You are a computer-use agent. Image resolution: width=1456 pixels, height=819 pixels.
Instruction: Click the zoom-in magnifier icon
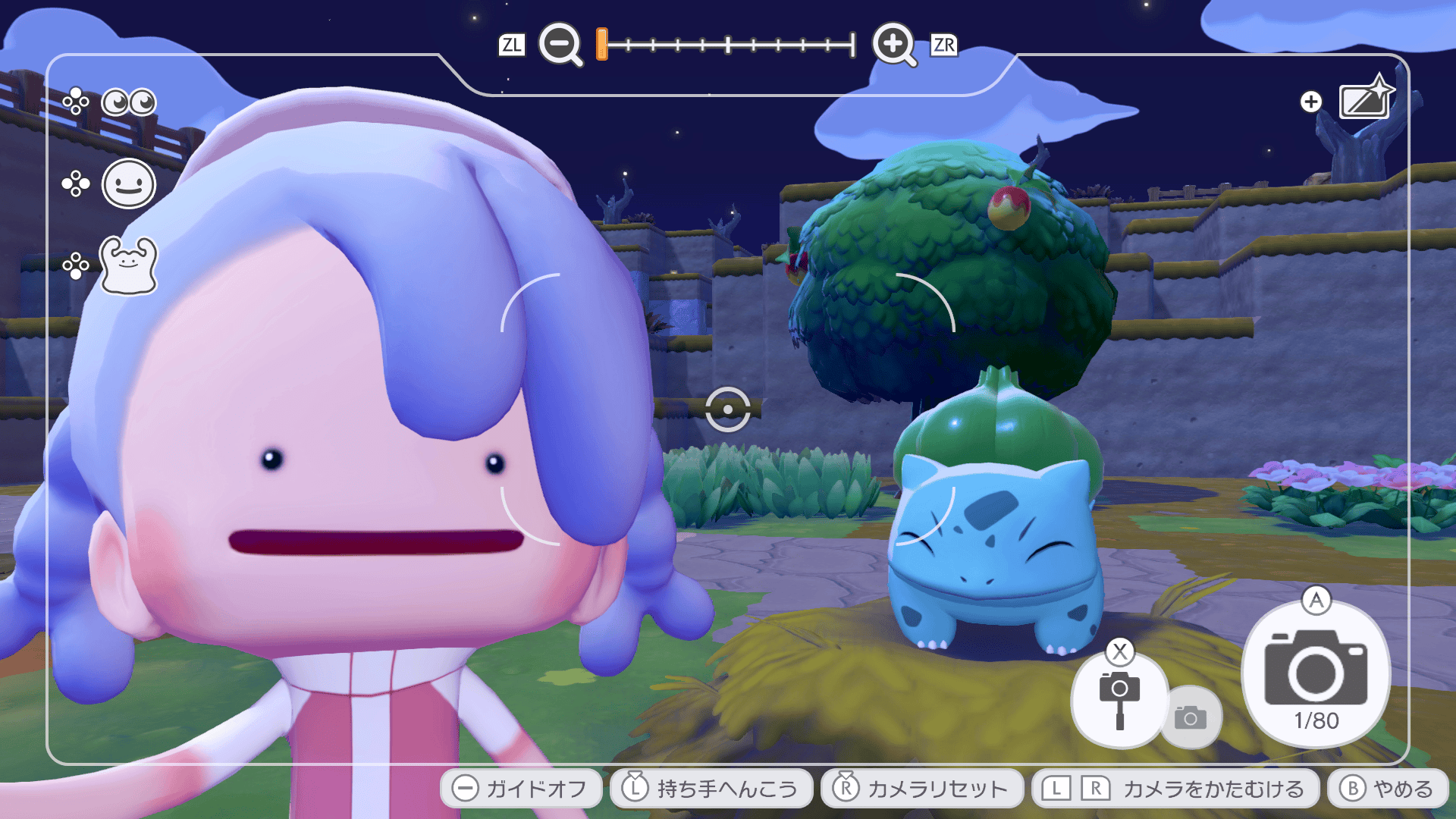(894, 44)
